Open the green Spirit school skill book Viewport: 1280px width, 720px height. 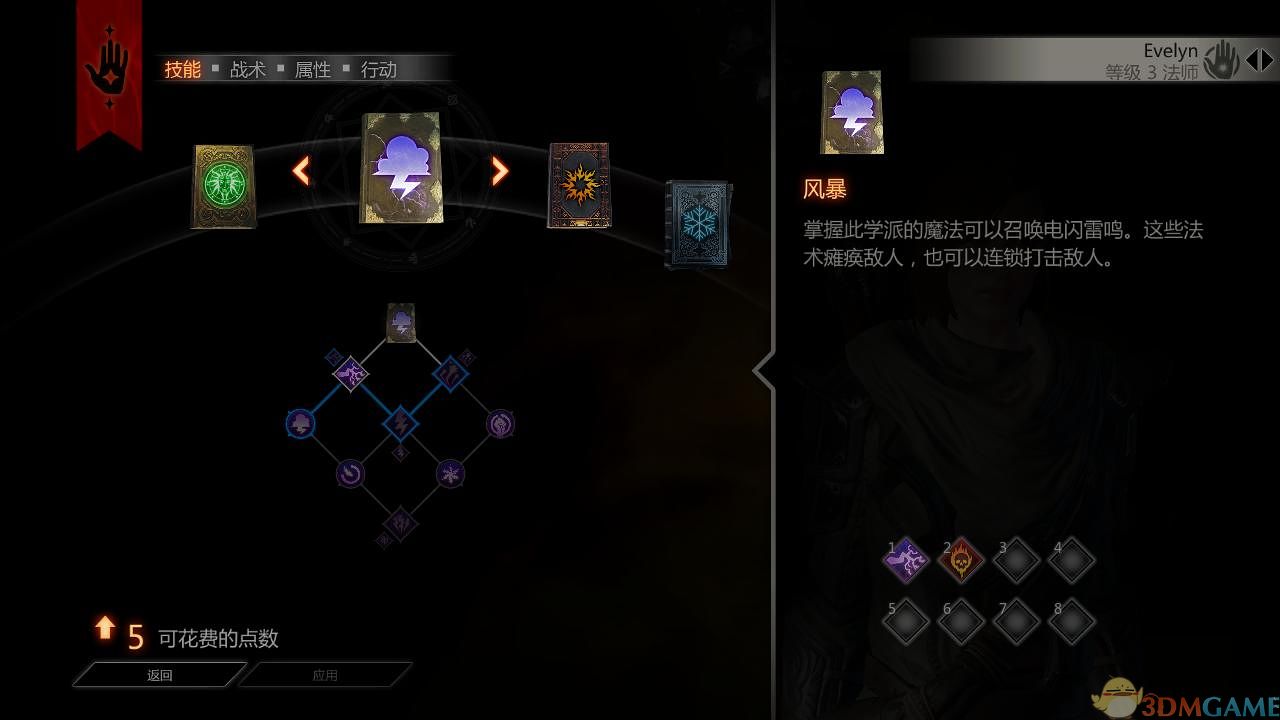click(x=222, y=188)
